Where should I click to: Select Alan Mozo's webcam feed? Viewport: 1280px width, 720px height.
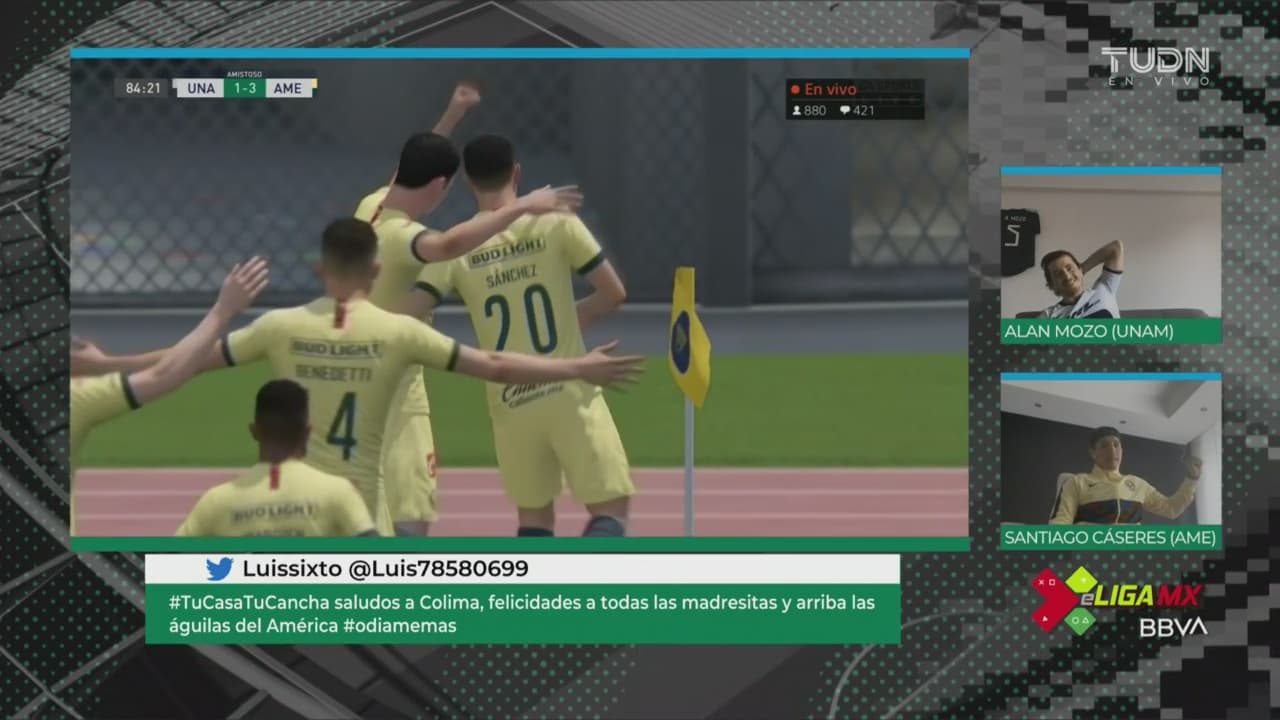[1110, 246]
